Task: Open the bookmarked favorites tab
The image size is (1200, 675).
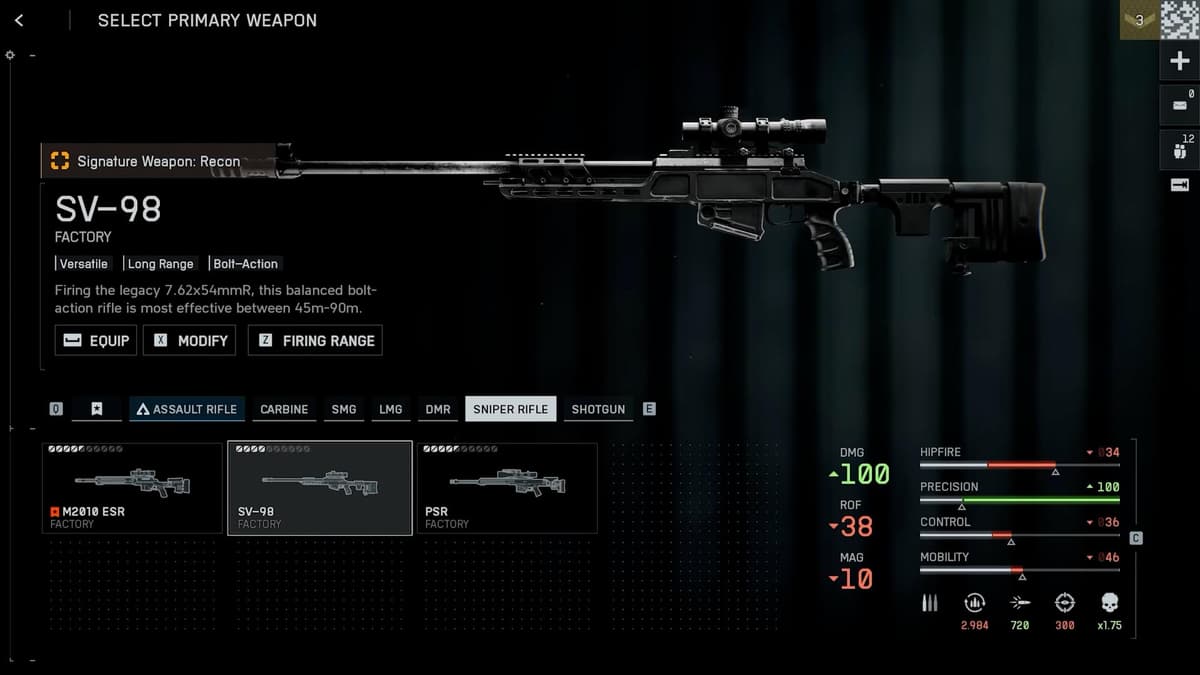Action: (96, 409)
